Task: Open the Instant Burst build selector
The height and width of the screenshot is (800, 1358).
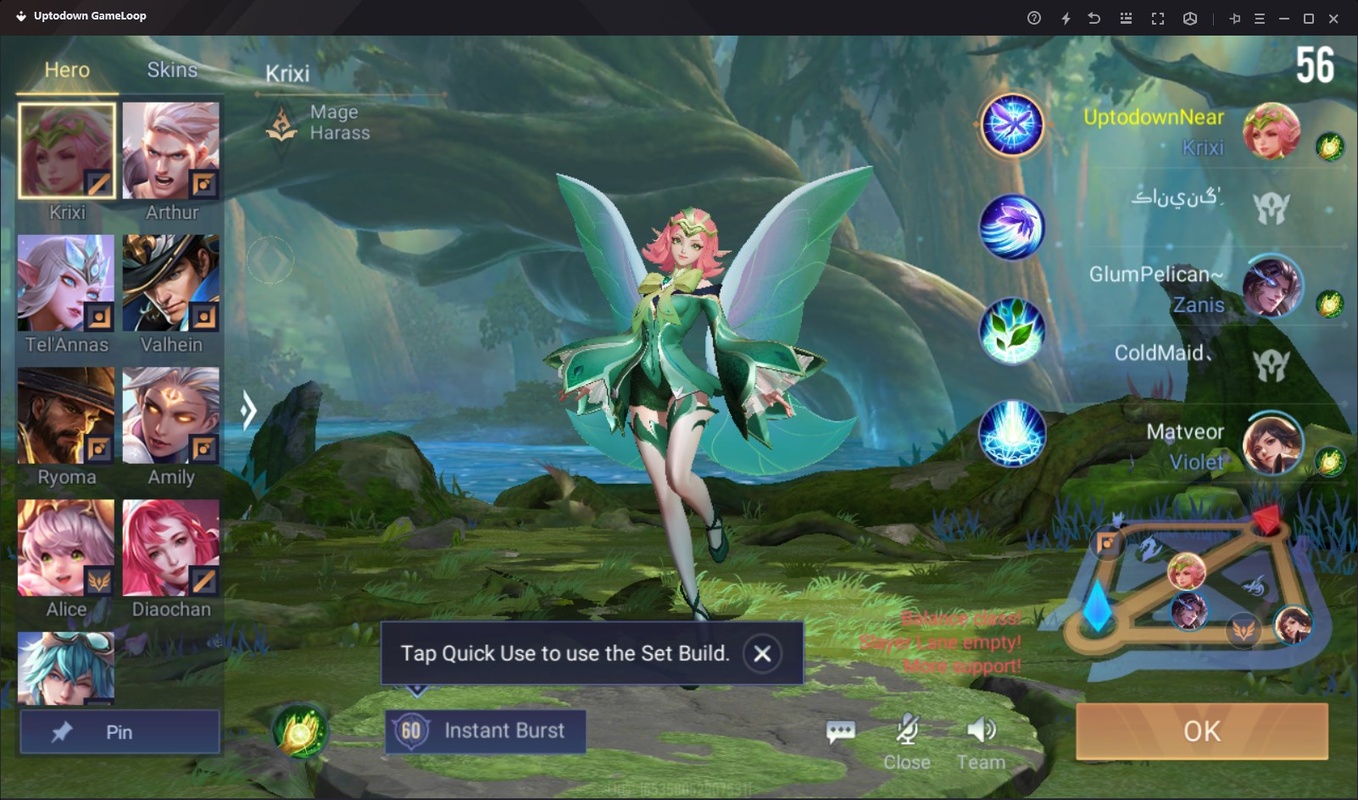Action: (x=485, y=731)
